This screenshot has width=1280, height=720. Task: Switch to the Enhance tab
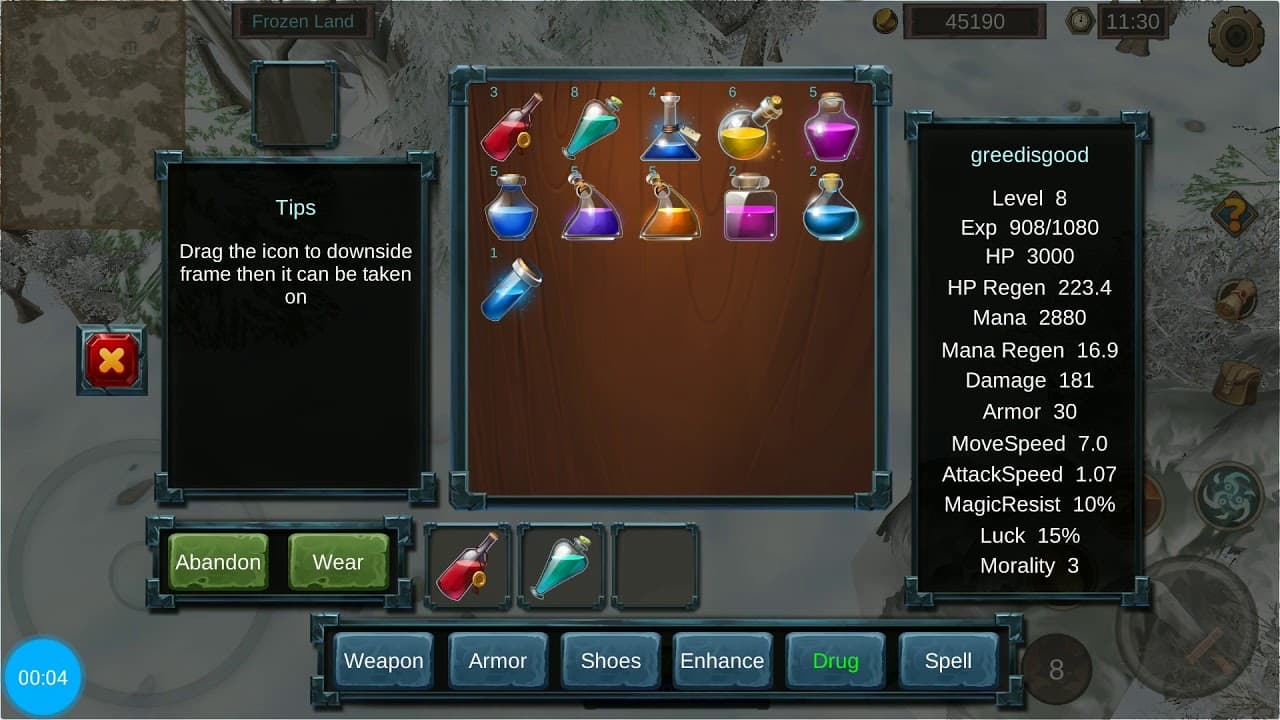pos(722,661)
